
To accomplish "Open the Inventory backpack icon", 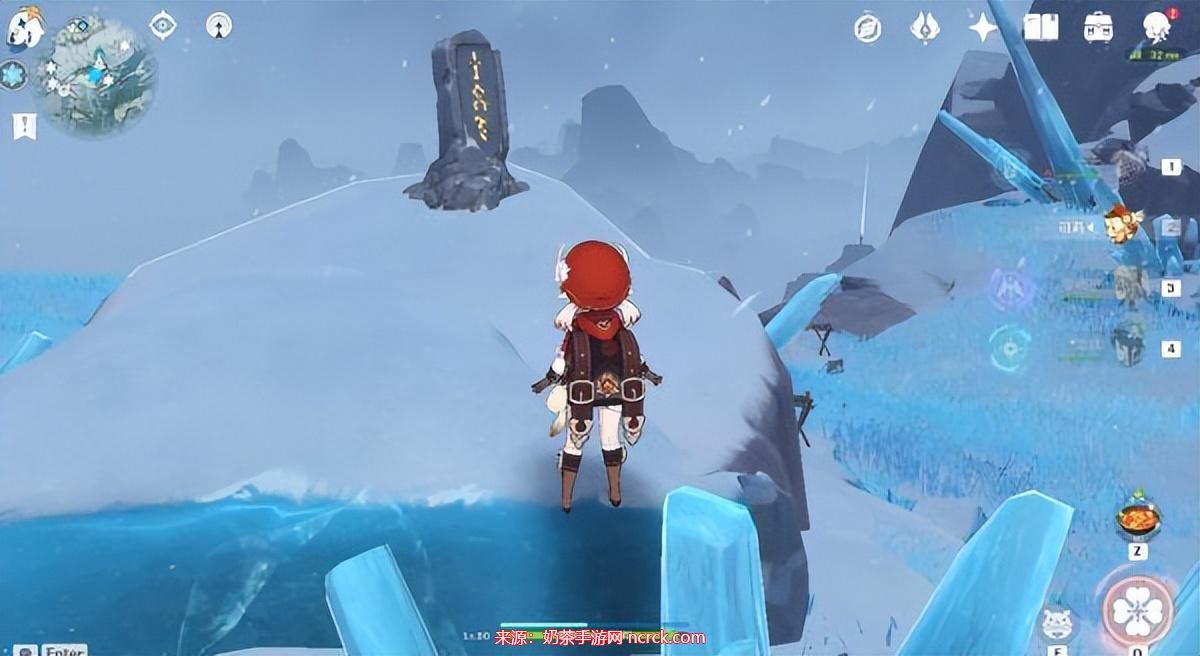I will (x=1099, y=27).
